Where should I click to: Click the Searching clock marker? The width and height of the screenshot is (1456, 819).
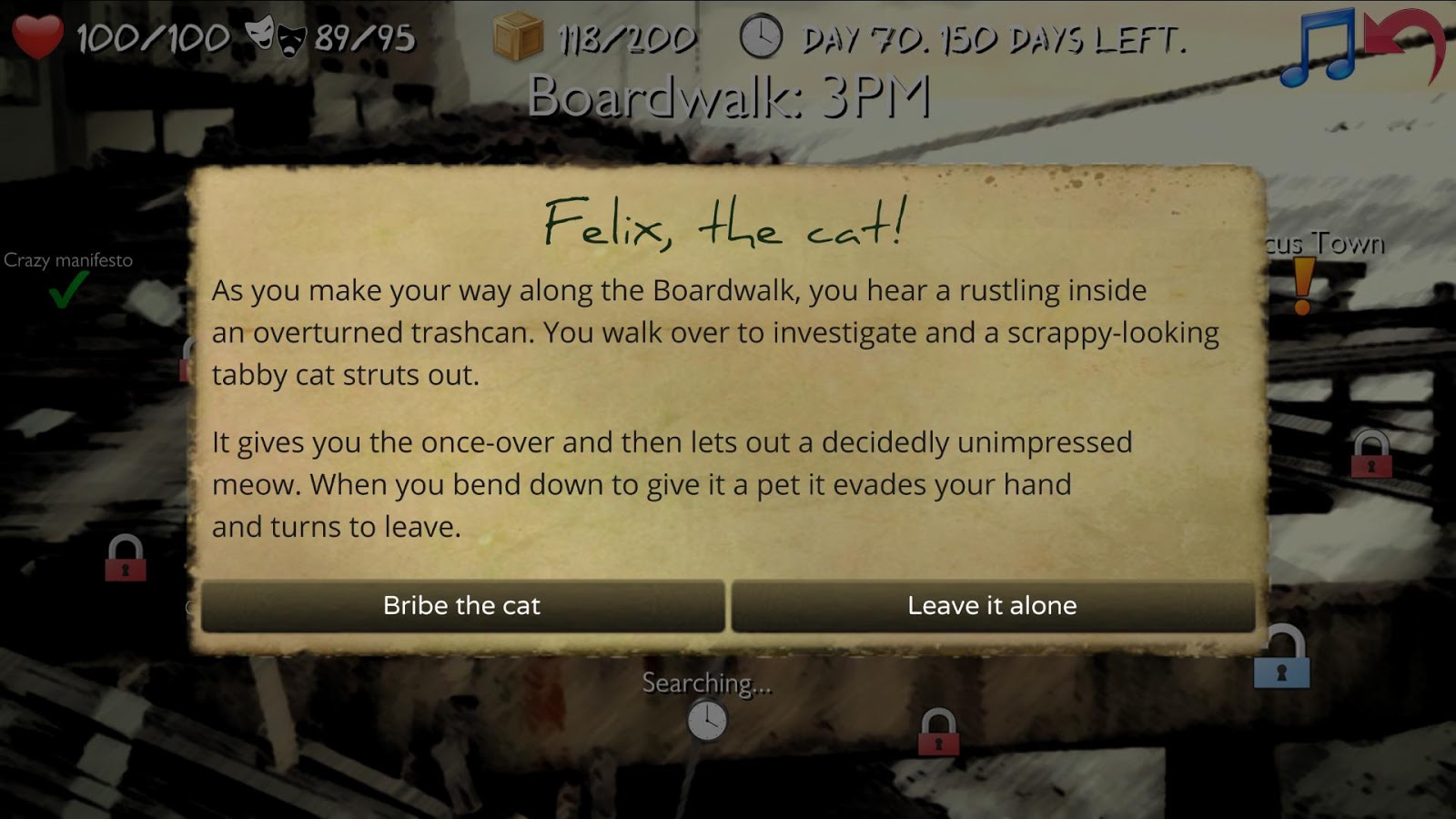[x=707, y=722]
